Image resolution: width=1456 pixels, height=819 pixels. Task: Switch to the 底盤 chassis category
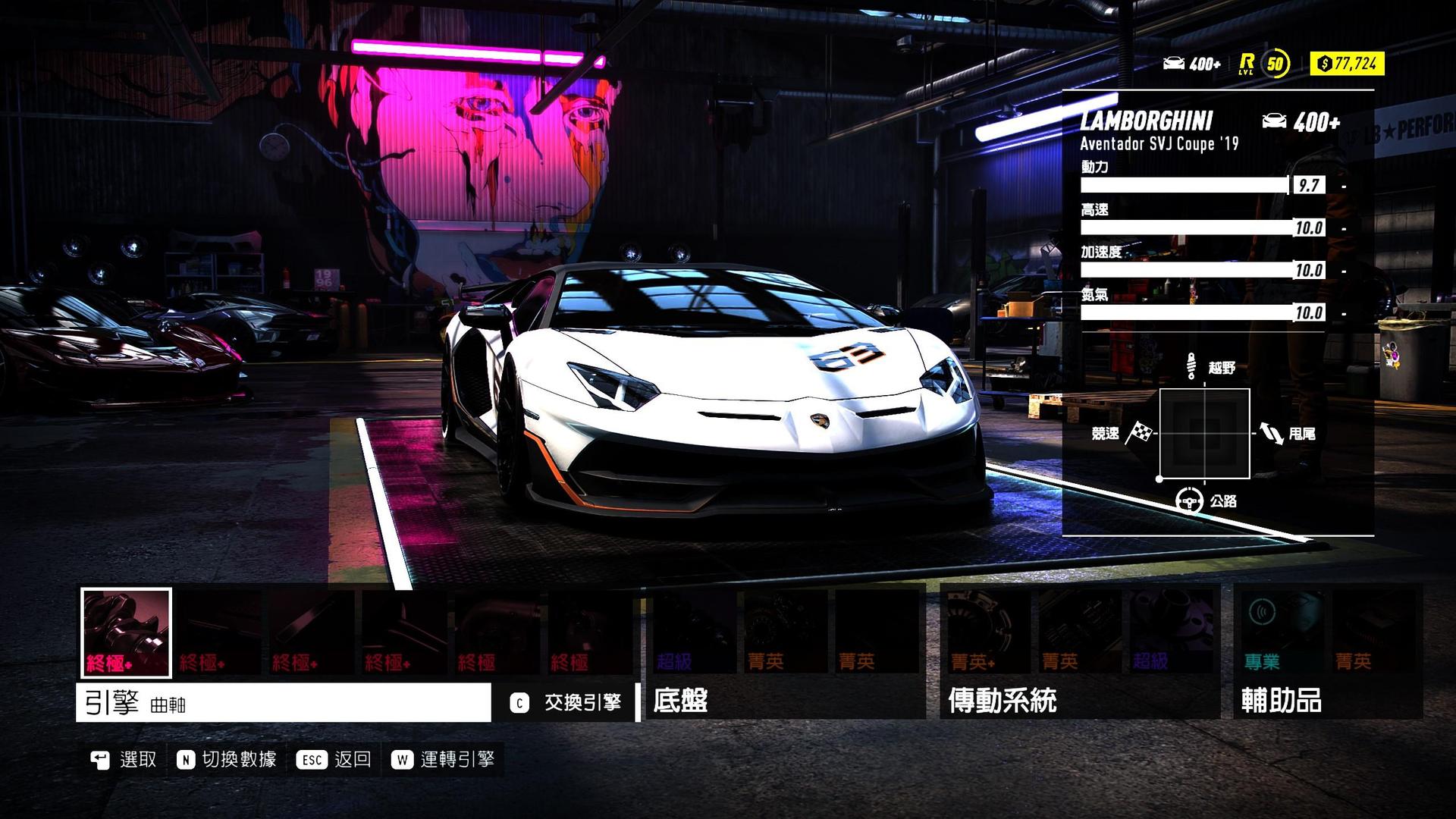[x=680, y=701]
